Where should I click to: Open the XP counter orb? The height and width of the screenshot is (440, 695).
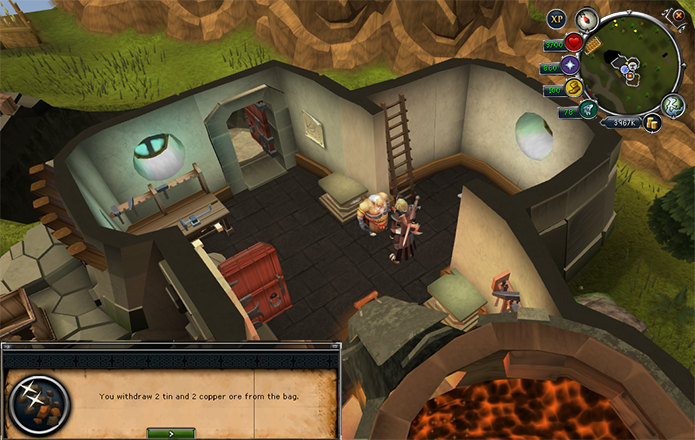pyautogui.click(x=557, y=18)
